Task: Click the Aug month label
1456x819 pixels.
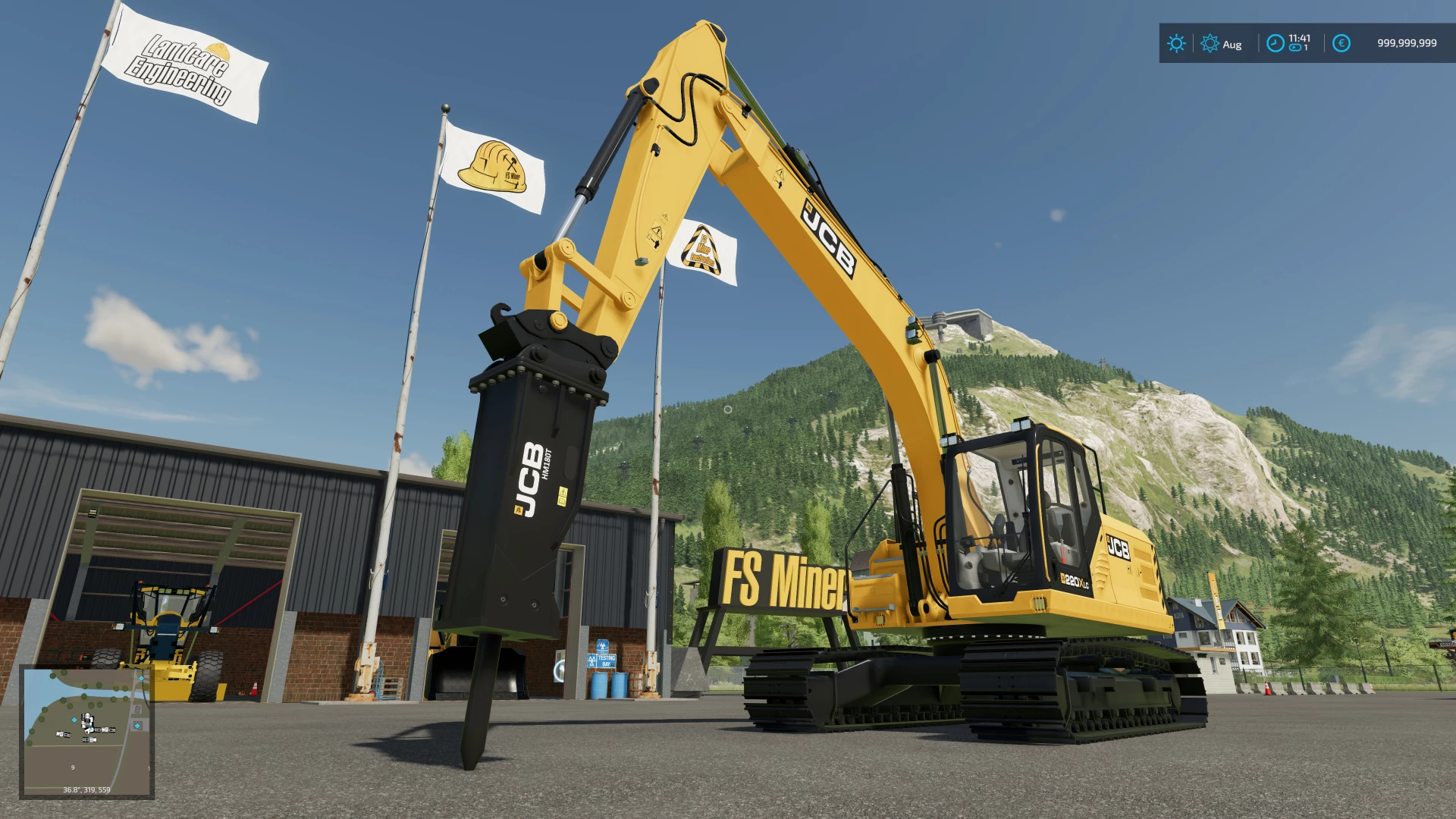Action: pyautogui.click(x=1232, y=44)
